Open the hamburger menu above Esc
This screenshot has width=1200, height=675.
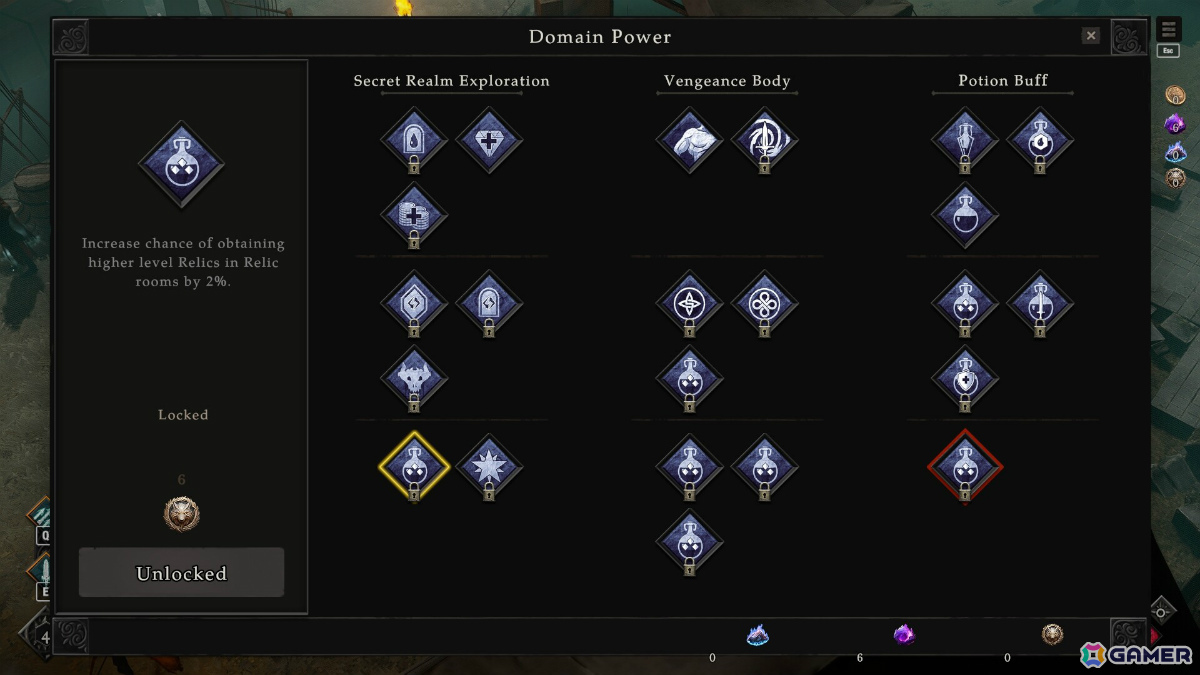[x=1168, y=30]
